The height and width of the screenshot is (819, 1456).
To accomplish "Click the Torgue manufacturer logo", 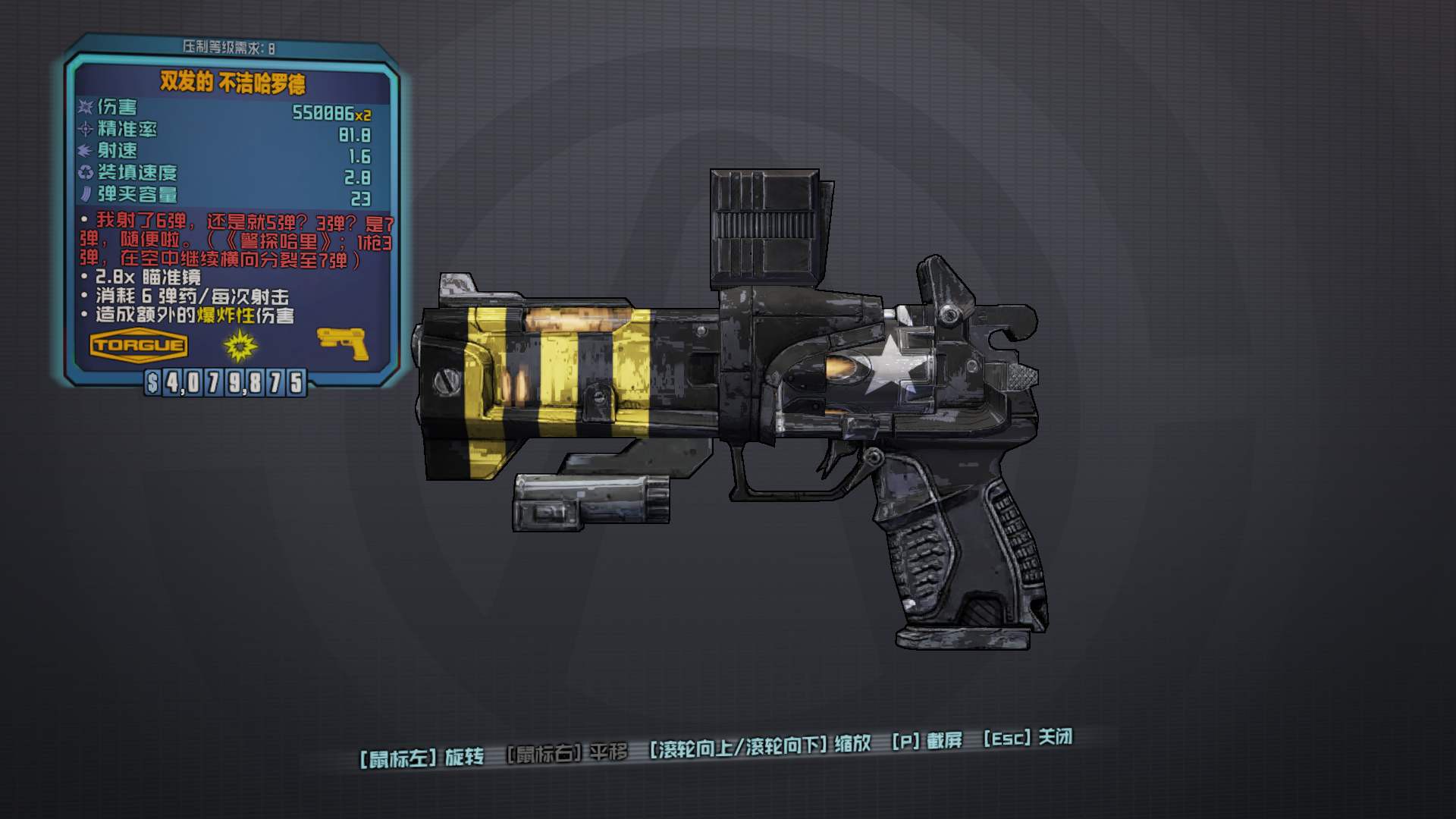I will tap(138, 346).
